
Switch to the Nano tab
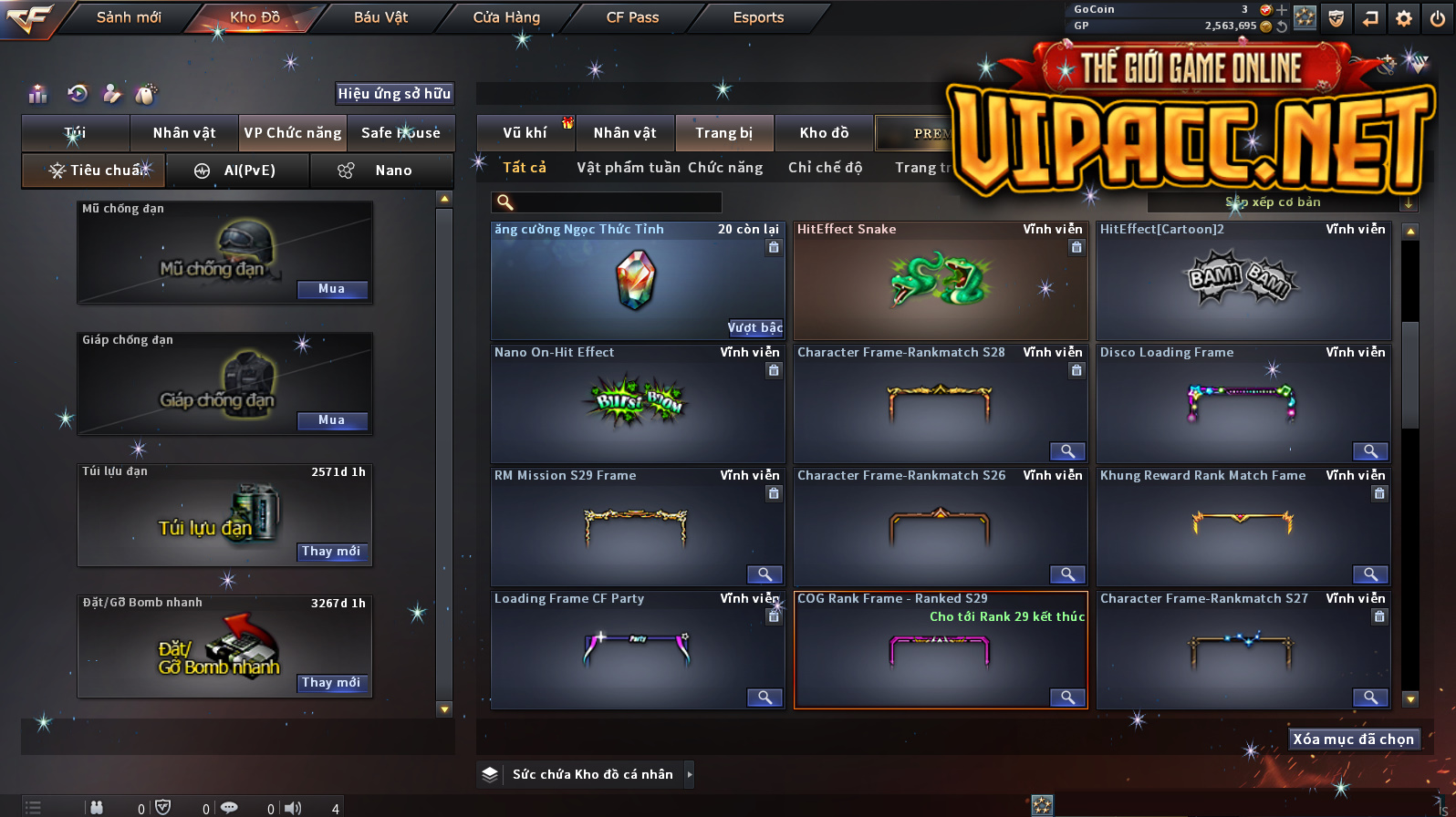coord(381,171)
